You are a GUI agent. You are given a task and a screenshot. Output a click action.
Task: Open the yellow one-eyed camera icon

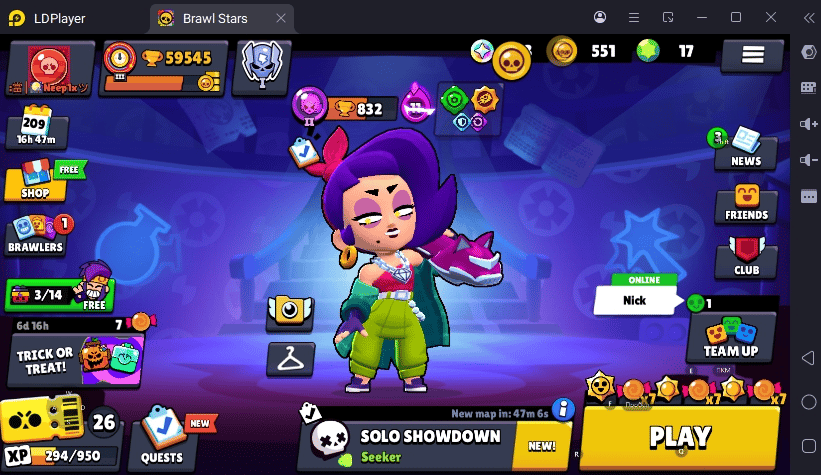[x=290, y=312]
